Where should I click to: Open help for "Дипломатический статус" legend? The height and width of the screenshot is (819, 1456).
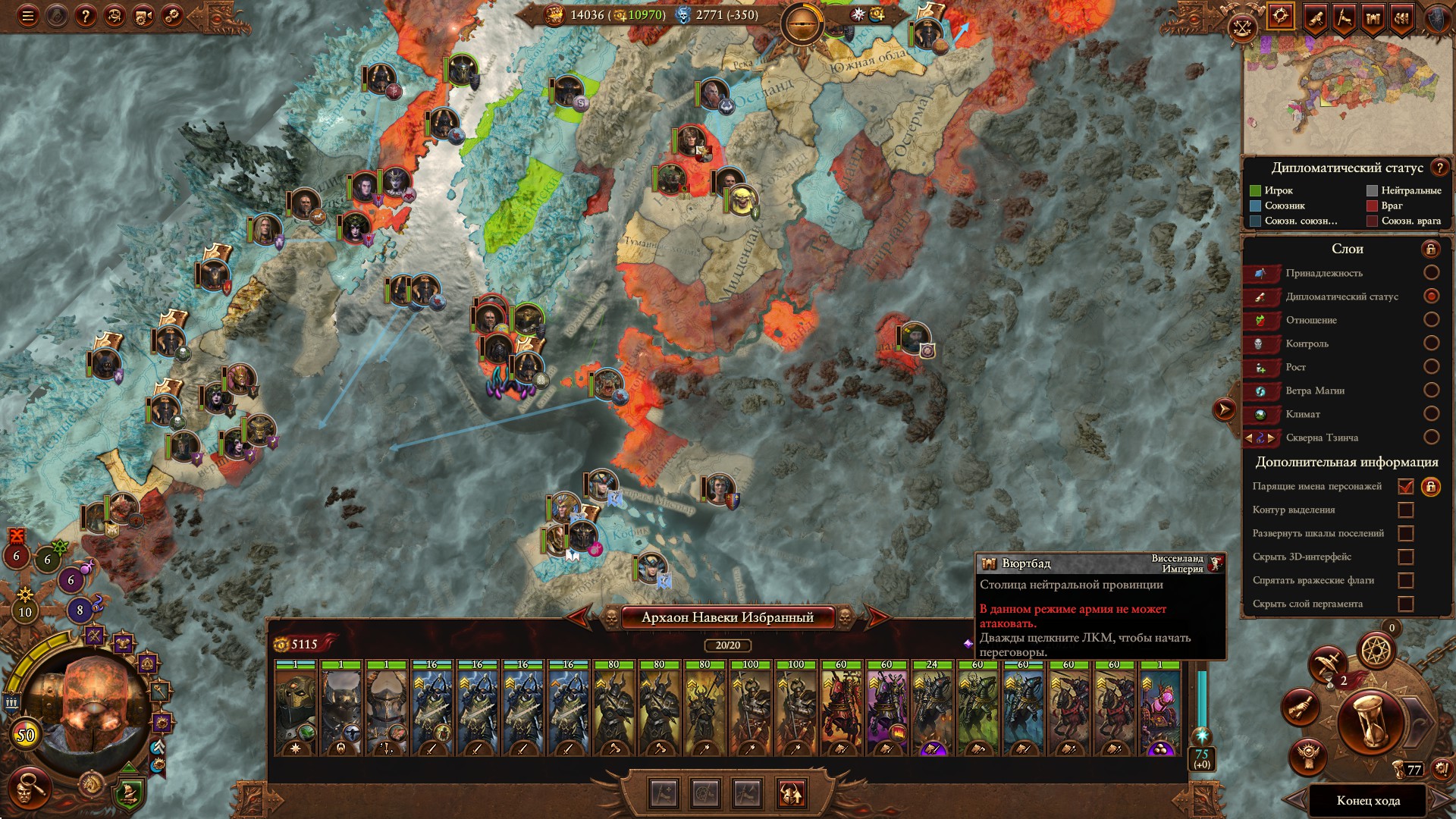point(1439,168)
